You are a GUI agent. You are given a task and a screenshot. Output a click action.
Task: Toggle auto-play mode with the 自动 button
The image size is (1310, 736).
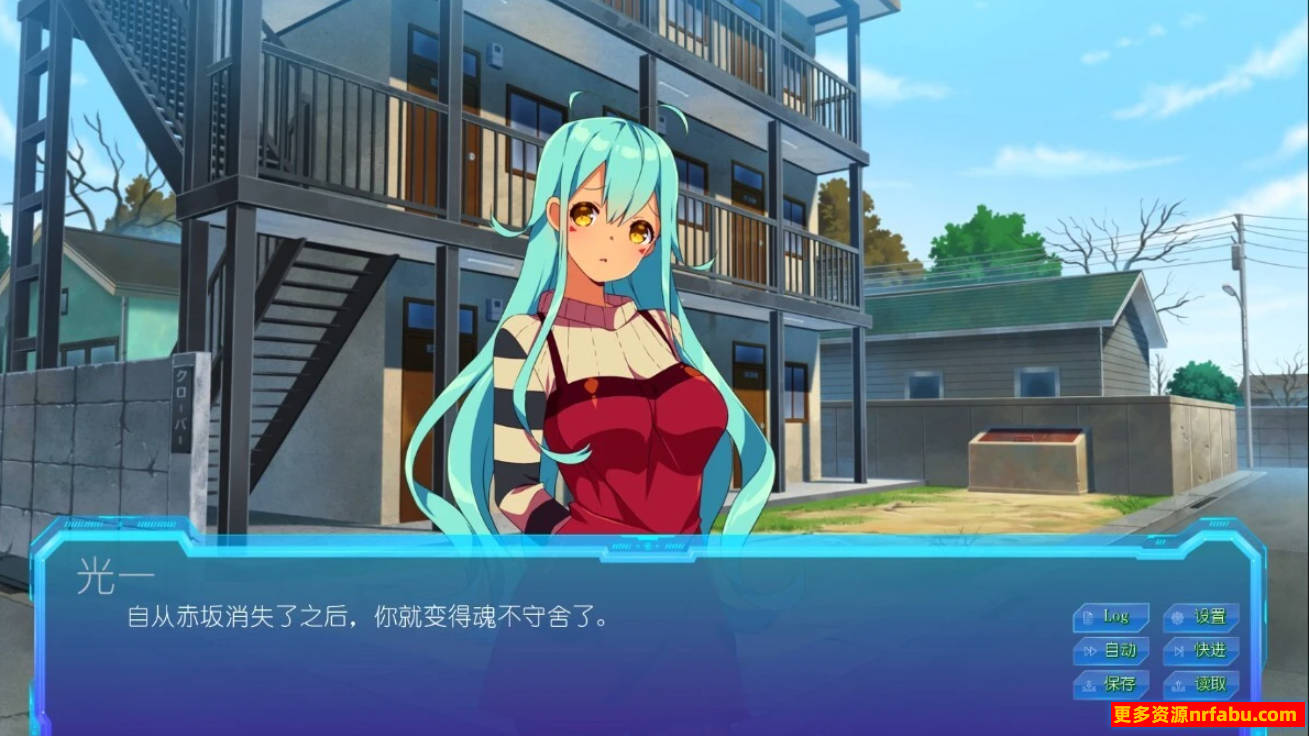[1113, 650]
